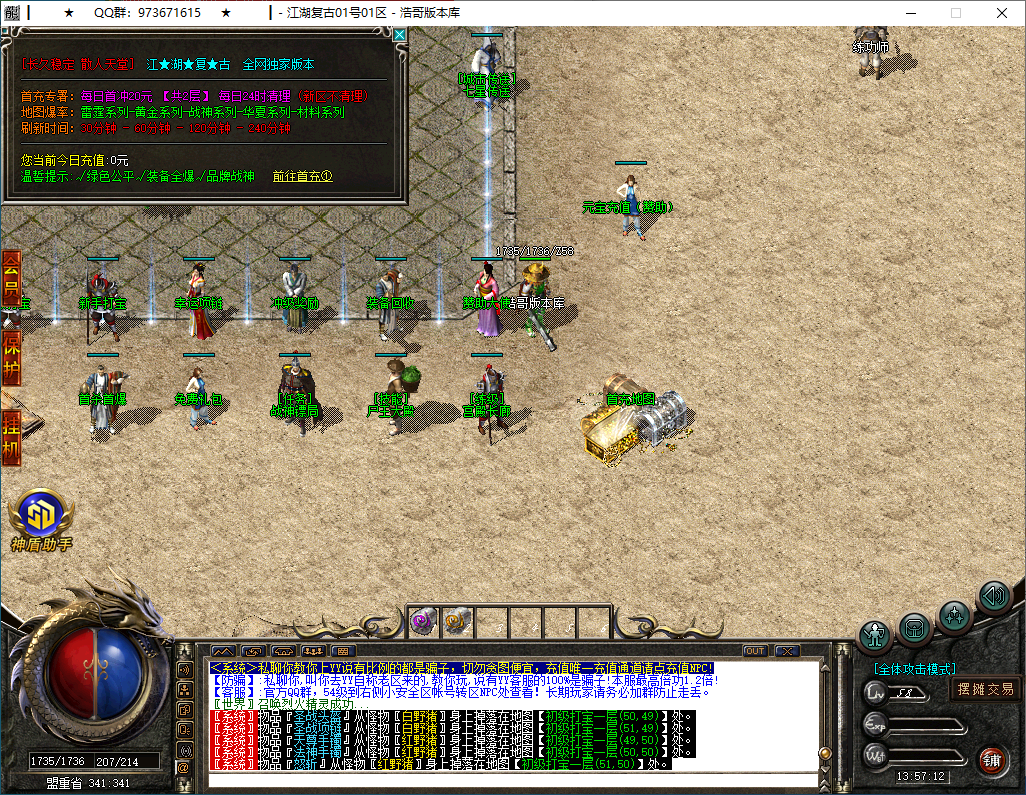Click the X button above the chat

786,651
